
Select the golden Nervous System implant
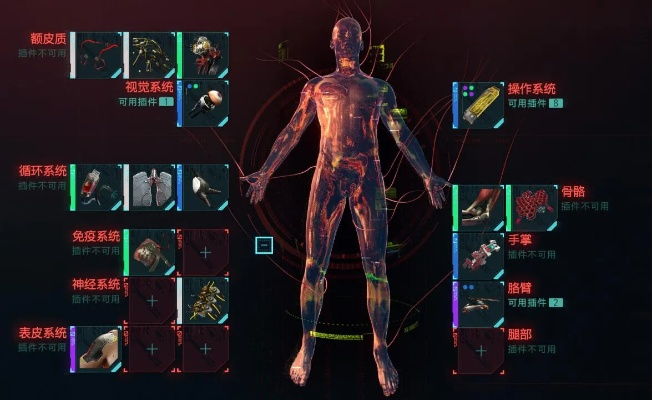[204, 300]
